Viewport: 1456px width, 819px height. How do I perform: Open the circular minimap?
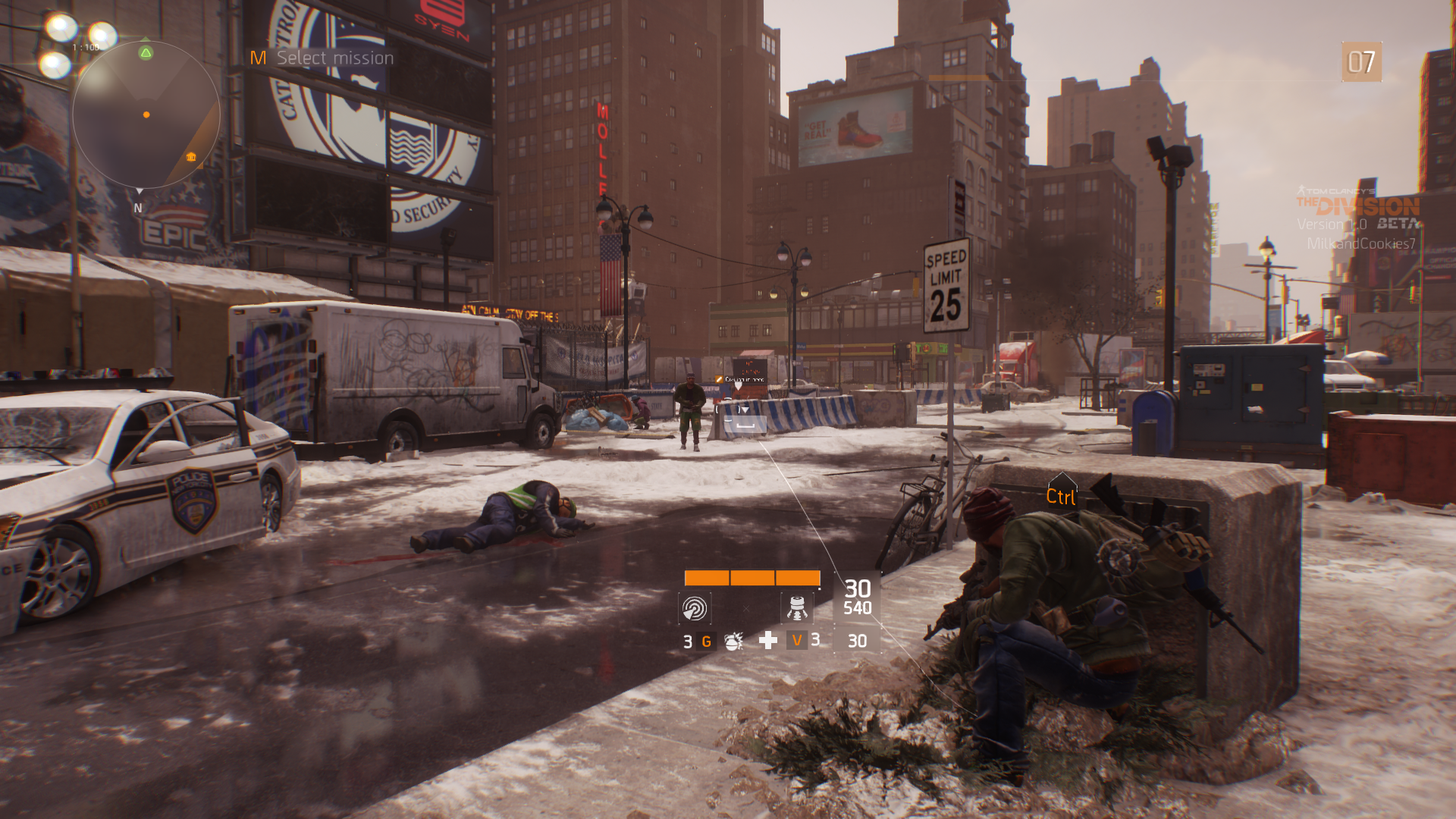[146, 115]
